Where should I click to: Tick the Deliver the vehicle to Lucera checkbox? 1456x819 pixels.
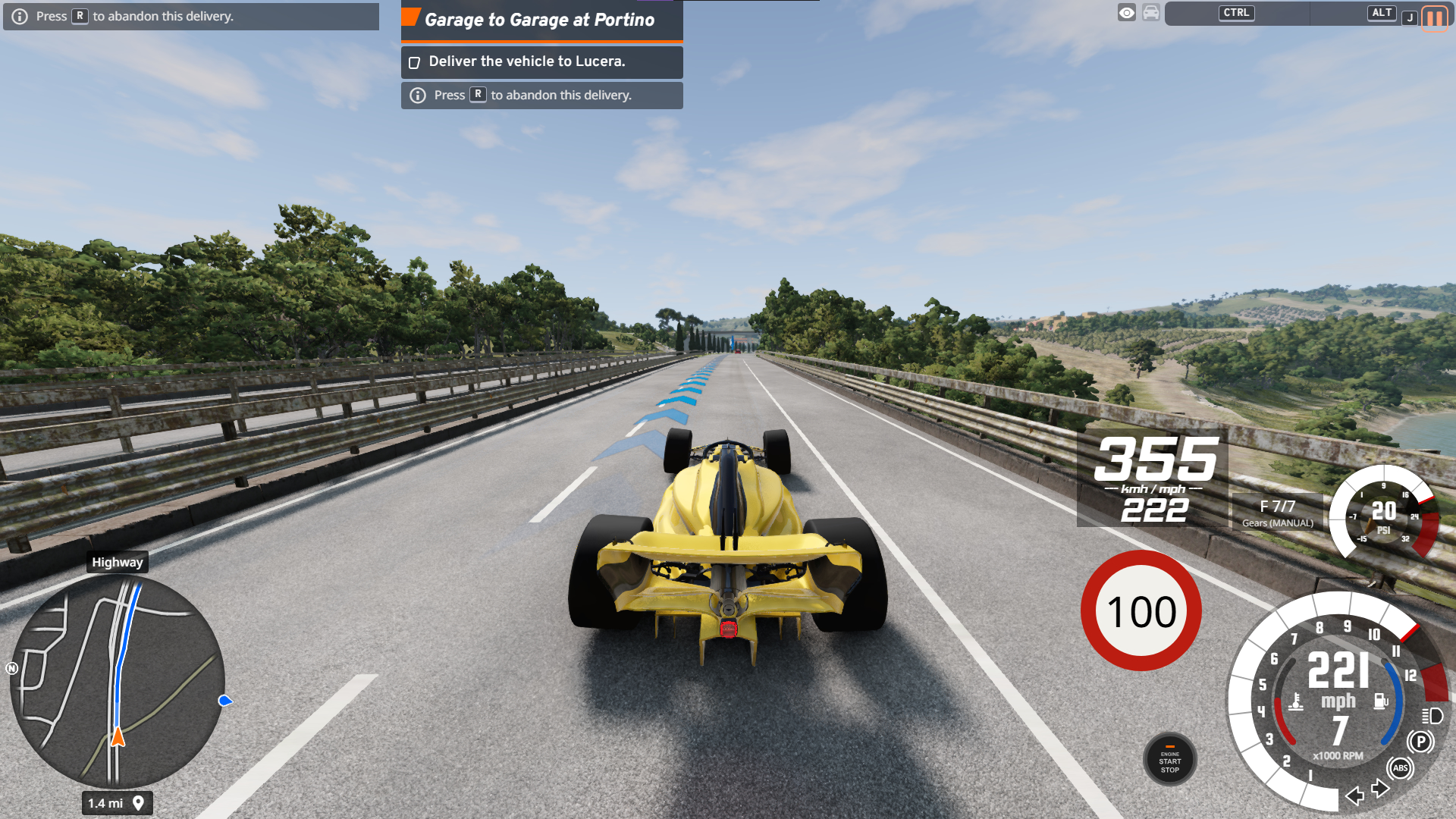click(x=415, y=62)
